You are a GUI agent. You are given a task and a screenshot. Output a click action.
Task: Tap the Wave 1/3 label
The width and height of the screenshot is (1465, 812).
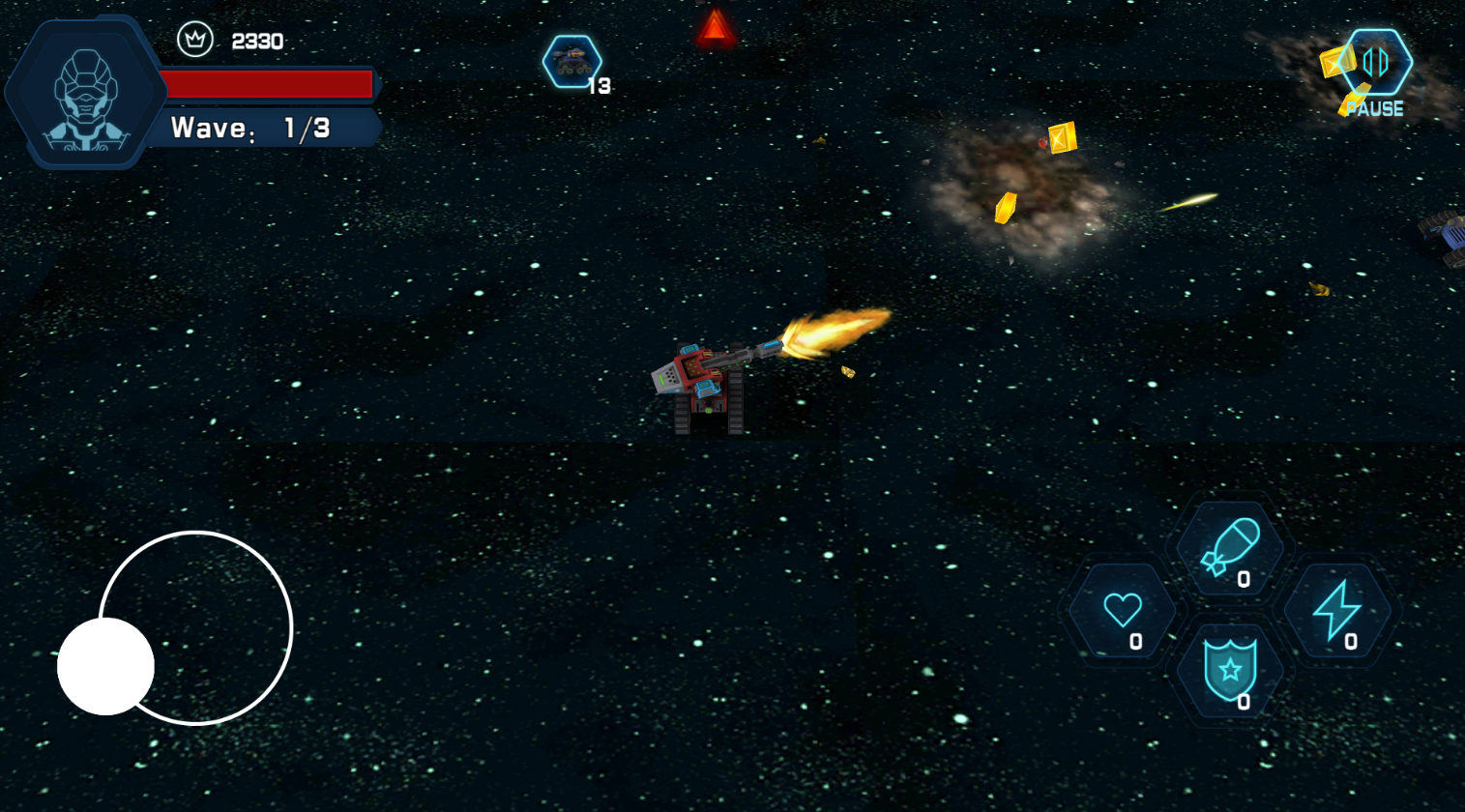tap(251, 127)
